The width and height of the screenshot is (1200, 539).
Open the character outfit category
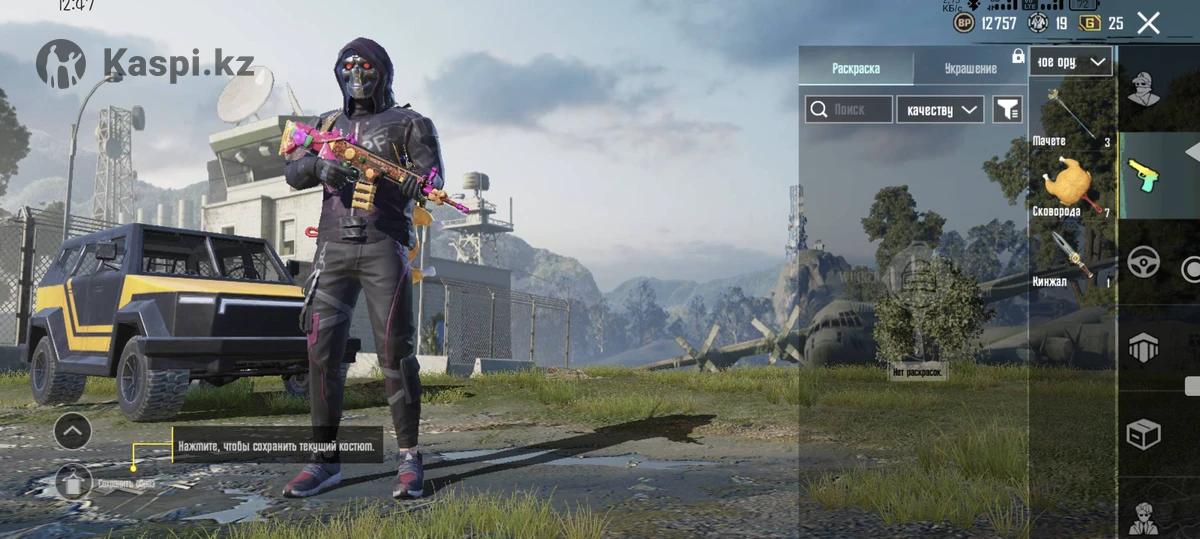click(x=1144, y=90)
